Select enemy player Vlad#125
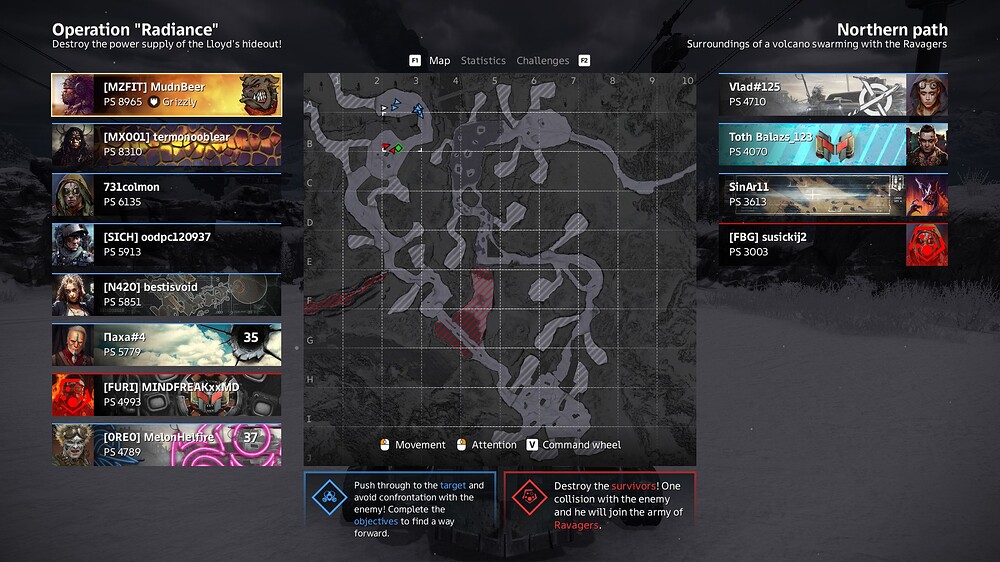The width and height of the screenshot is (1000, 562). click(x=833, y=95)
